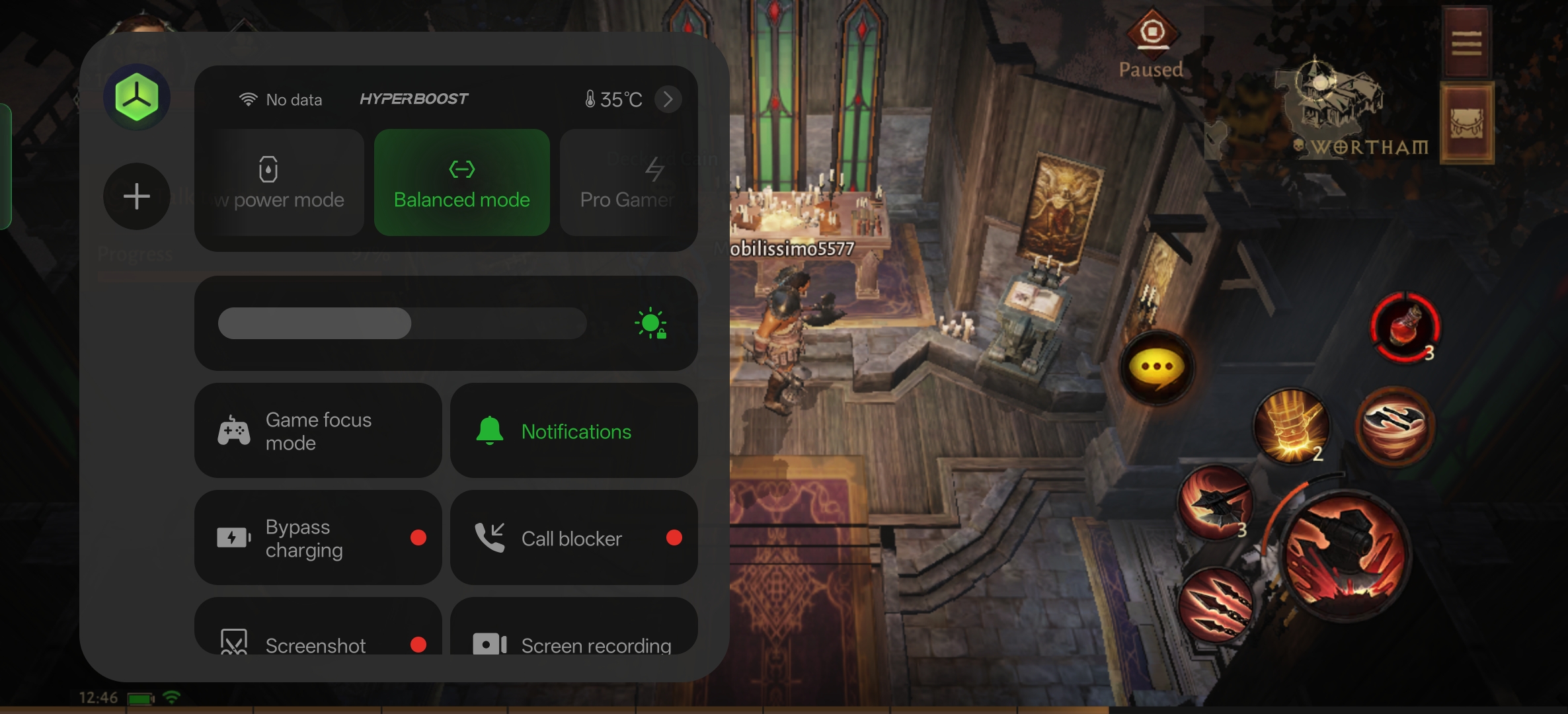Screen dimensions: 1568x714
Task: Switch to low power mode
Action: [x=280, y=182]
